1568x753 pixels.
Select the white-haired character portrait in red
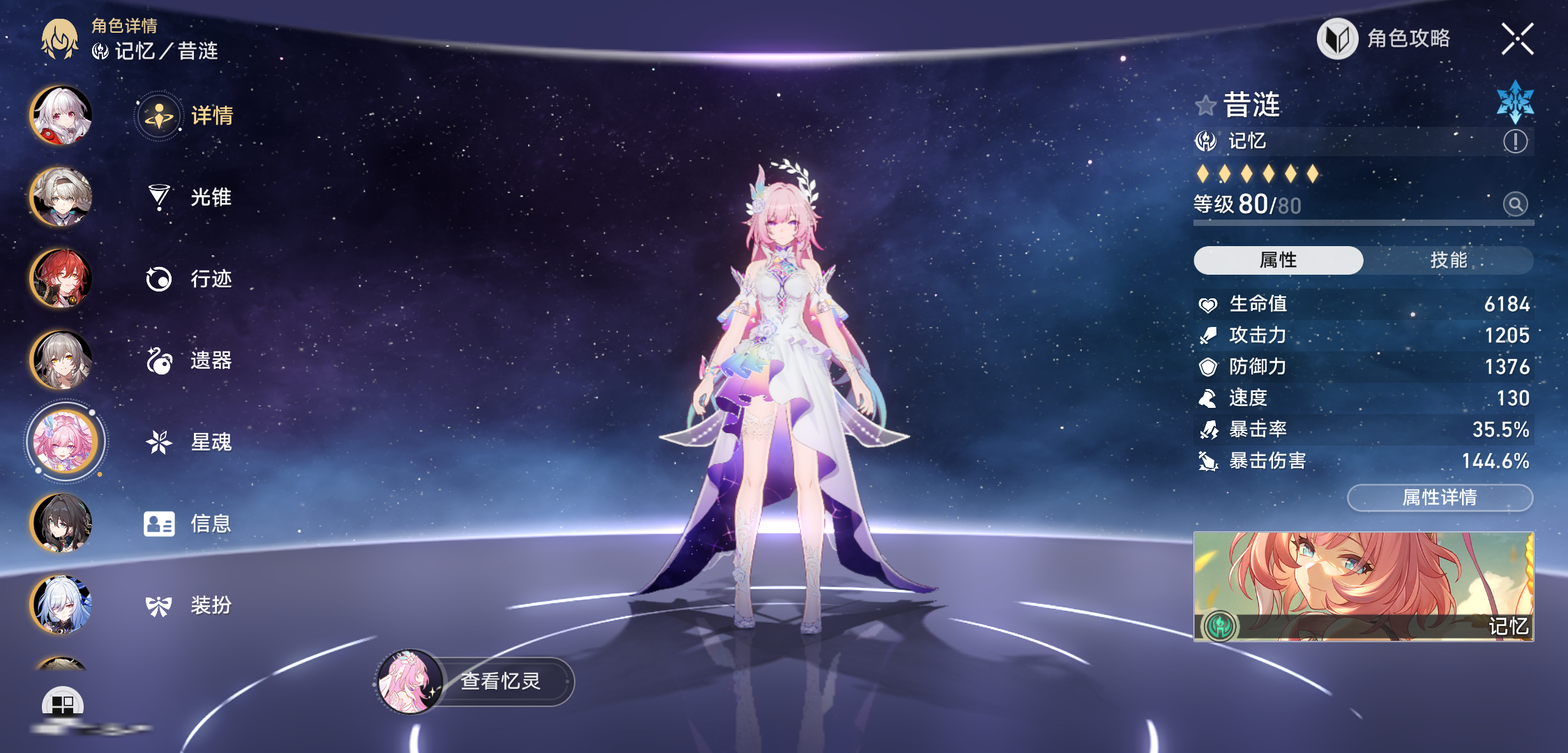[x=61, y=115]
